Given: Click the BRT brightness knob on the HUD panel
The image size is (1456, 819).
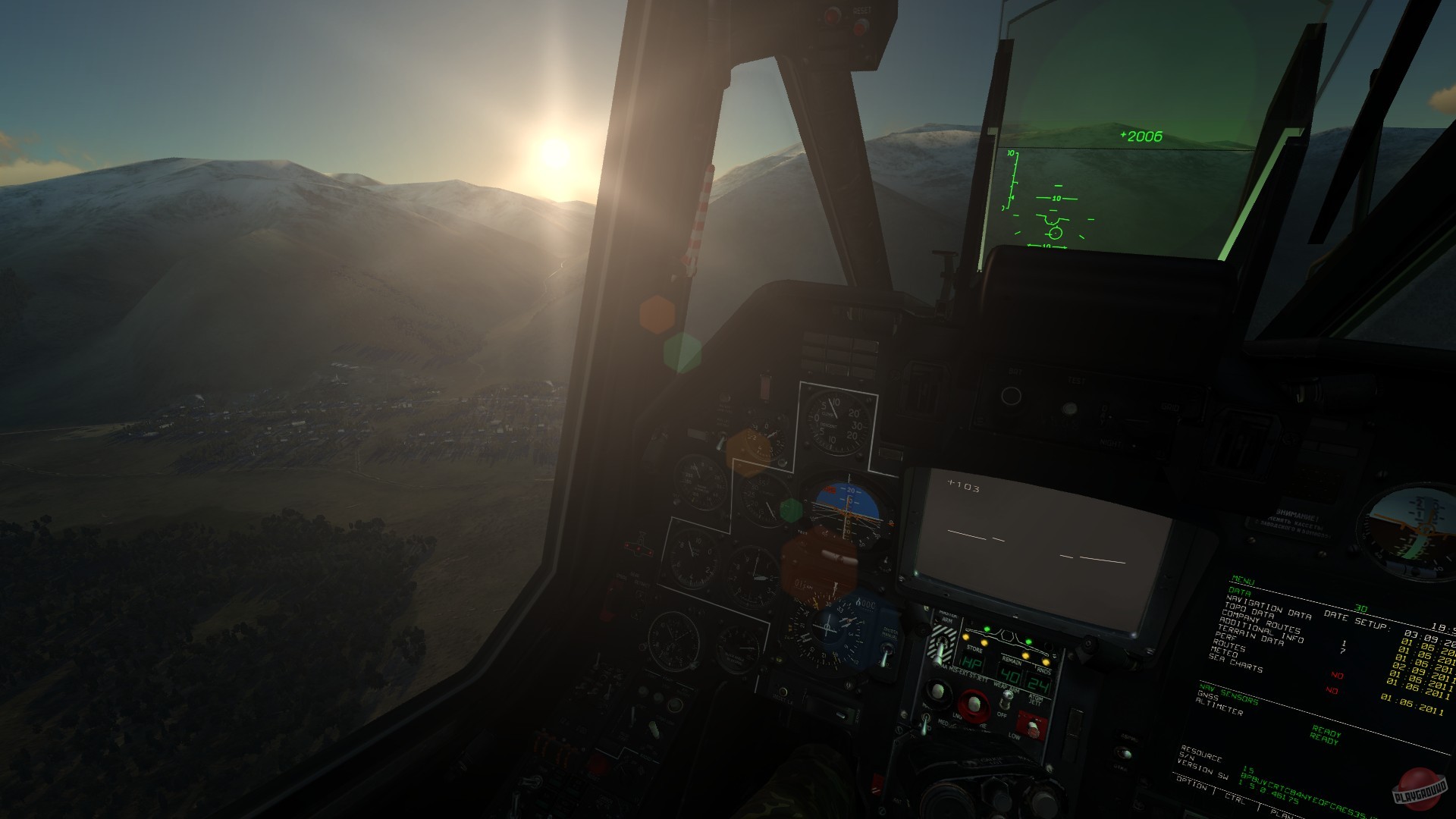Looking at the screenshot, I should click(x=1011, y=396).
